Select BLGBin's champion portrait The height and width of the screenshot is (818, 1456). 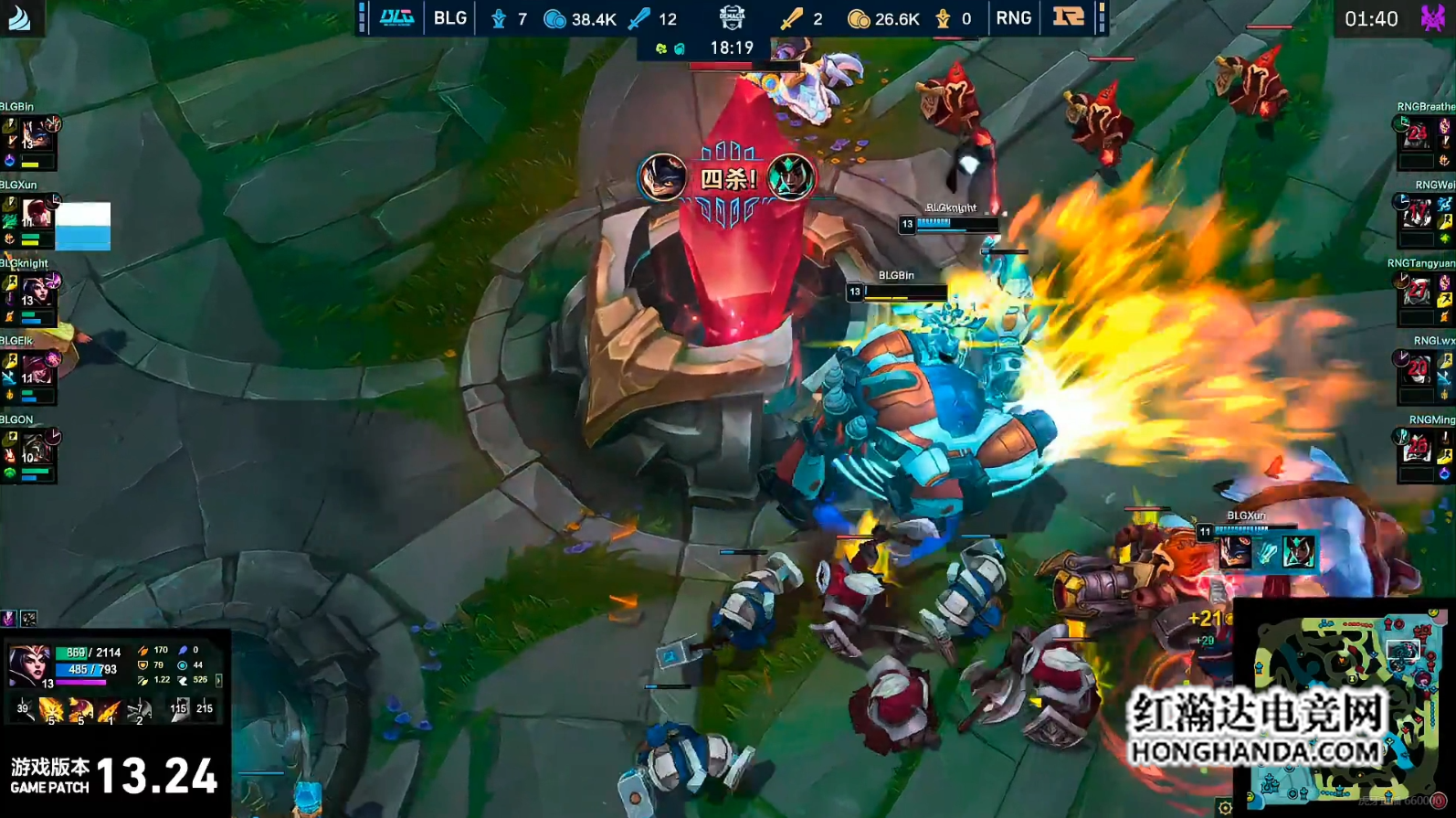[x=37, y=135]
